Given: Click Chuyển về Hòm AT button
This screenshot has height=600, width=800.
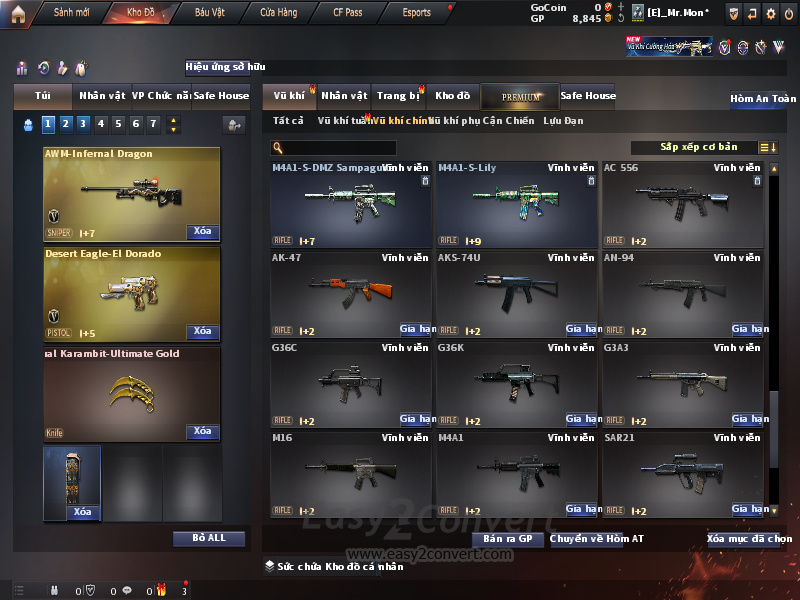Looking at the screenshot, I should [x=596, y=539].
